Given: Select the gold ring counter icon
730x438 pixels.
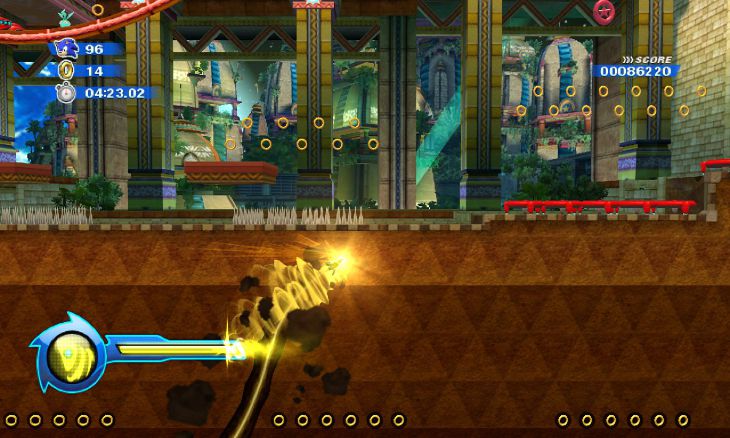Looking at the screenshot, I should point(67,71).
